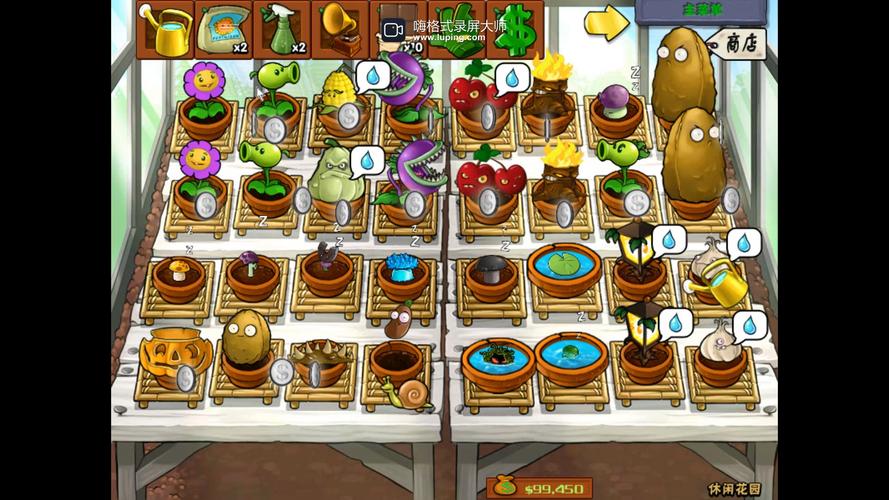
Task: Select the golden watering can tool
Action: coord(165,30)
